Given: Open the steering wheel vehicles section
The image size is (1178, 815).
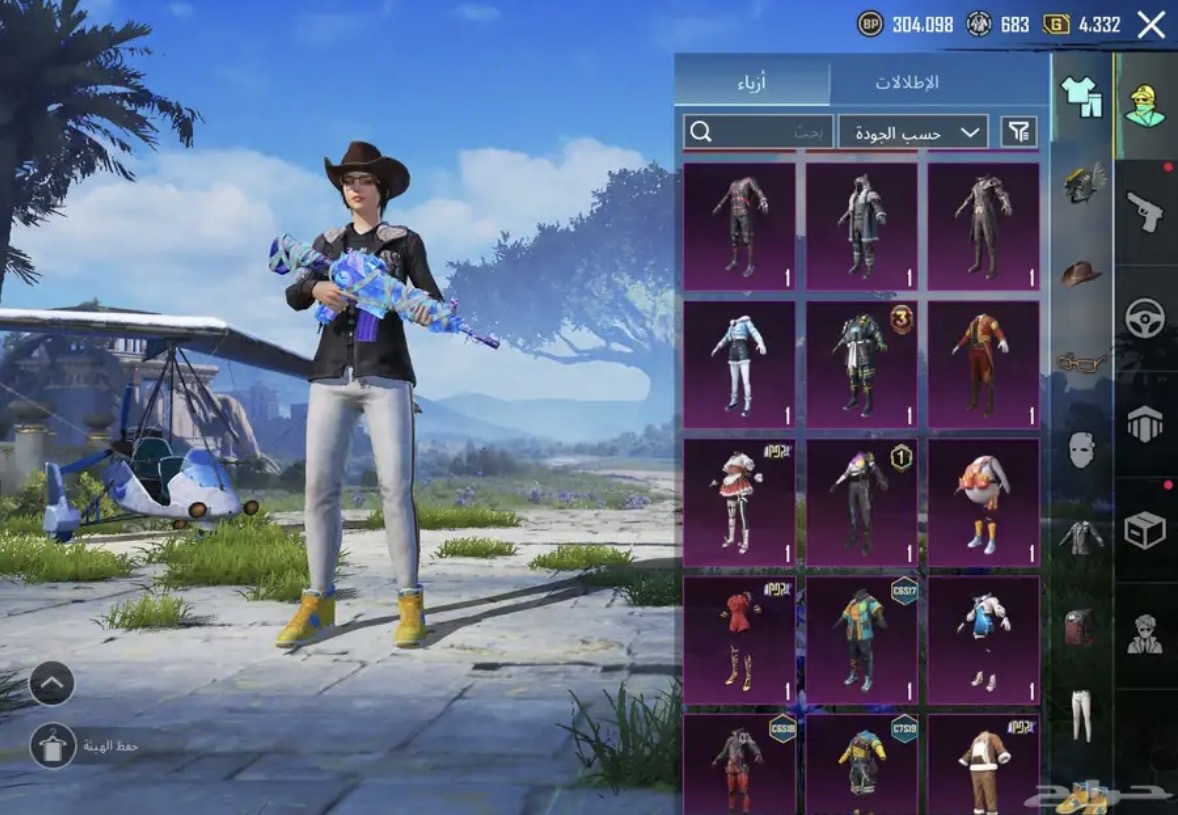Looking at the screenshot, I should [x=1145, y=318].
